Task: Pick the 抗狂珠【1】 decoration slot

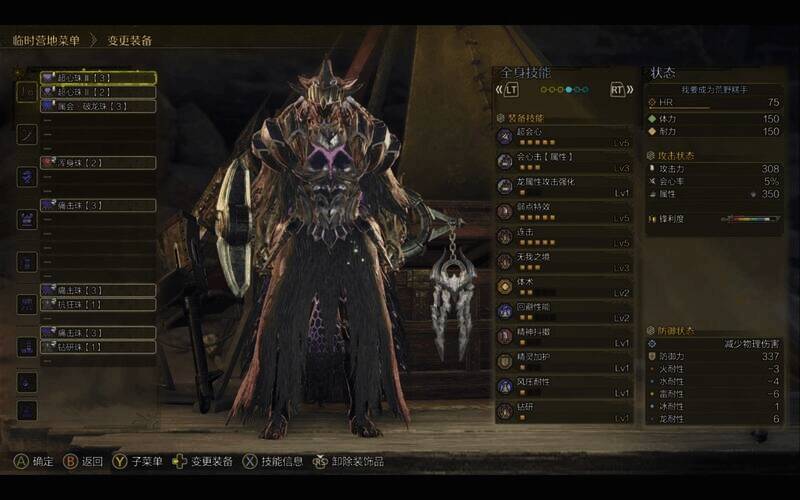Action: point(97,304)
